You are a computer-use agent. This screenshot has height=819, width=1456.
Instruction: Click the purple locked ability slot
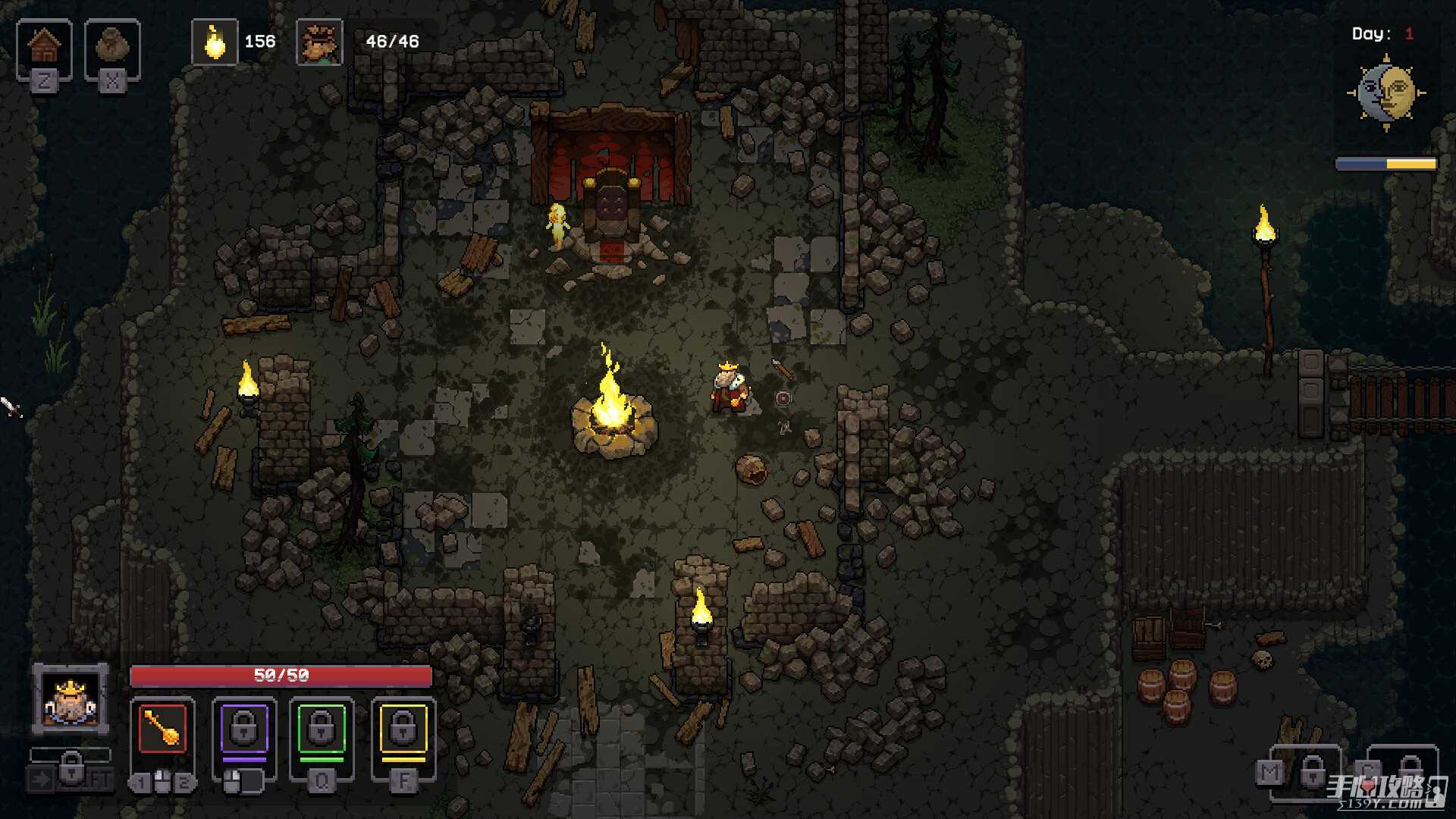[x=244, y=730]
